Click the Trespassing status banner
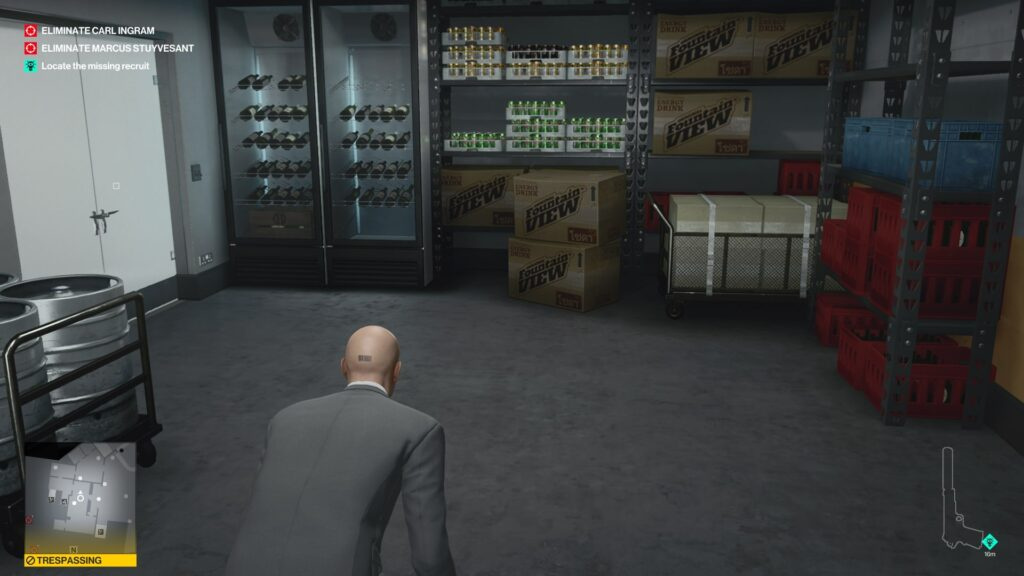 80,561
